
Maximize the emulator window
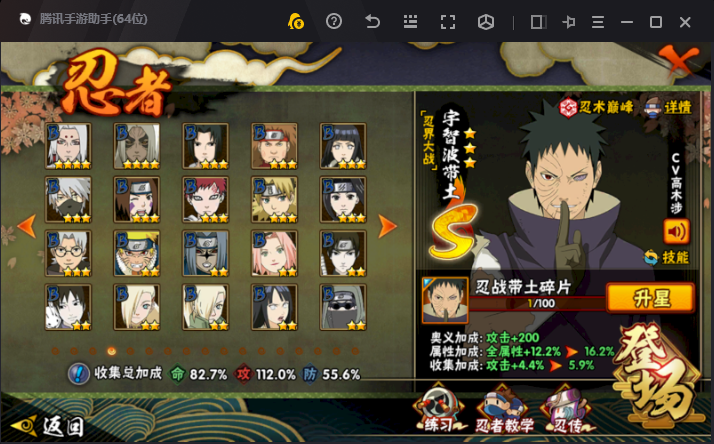click(x=656, y=22)
